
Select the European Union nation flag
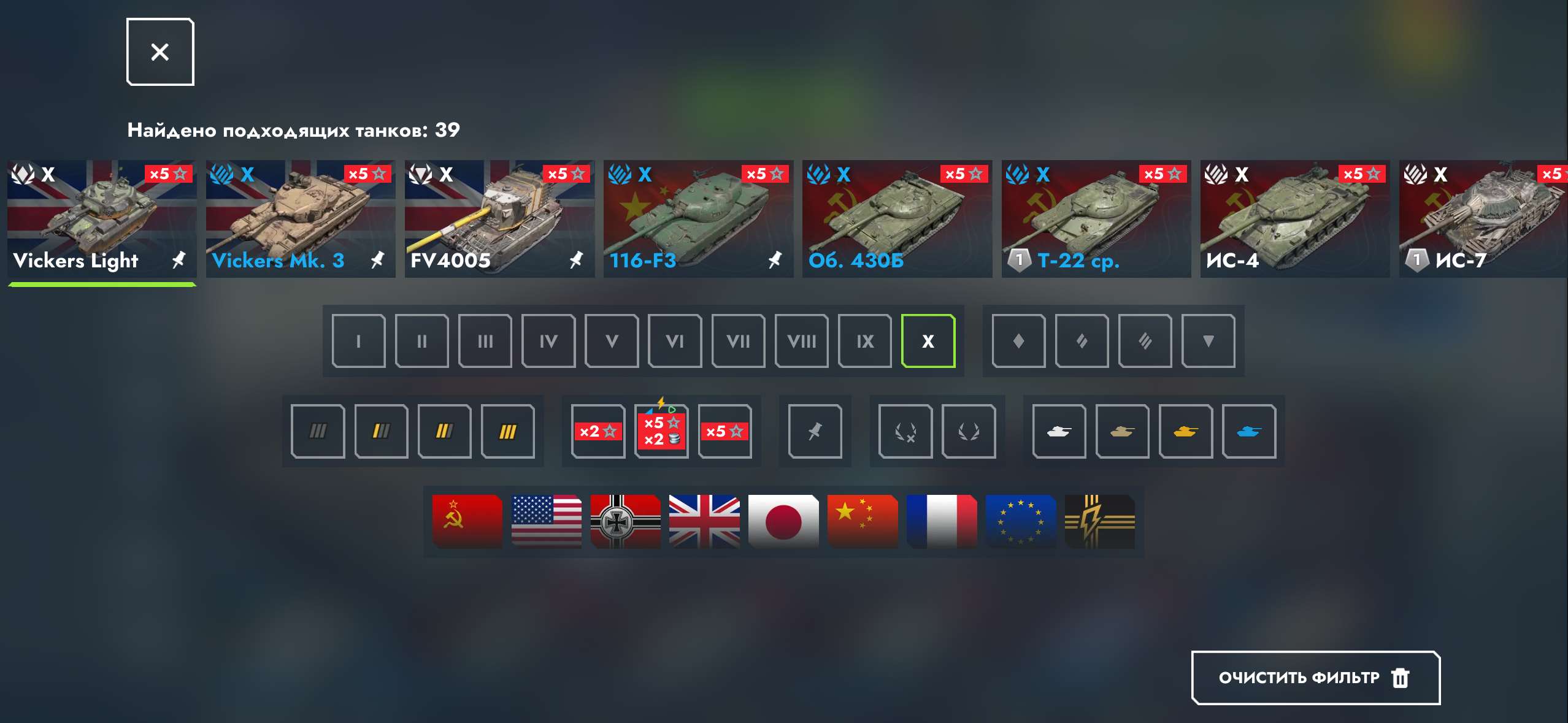[x=1021, y=521]
